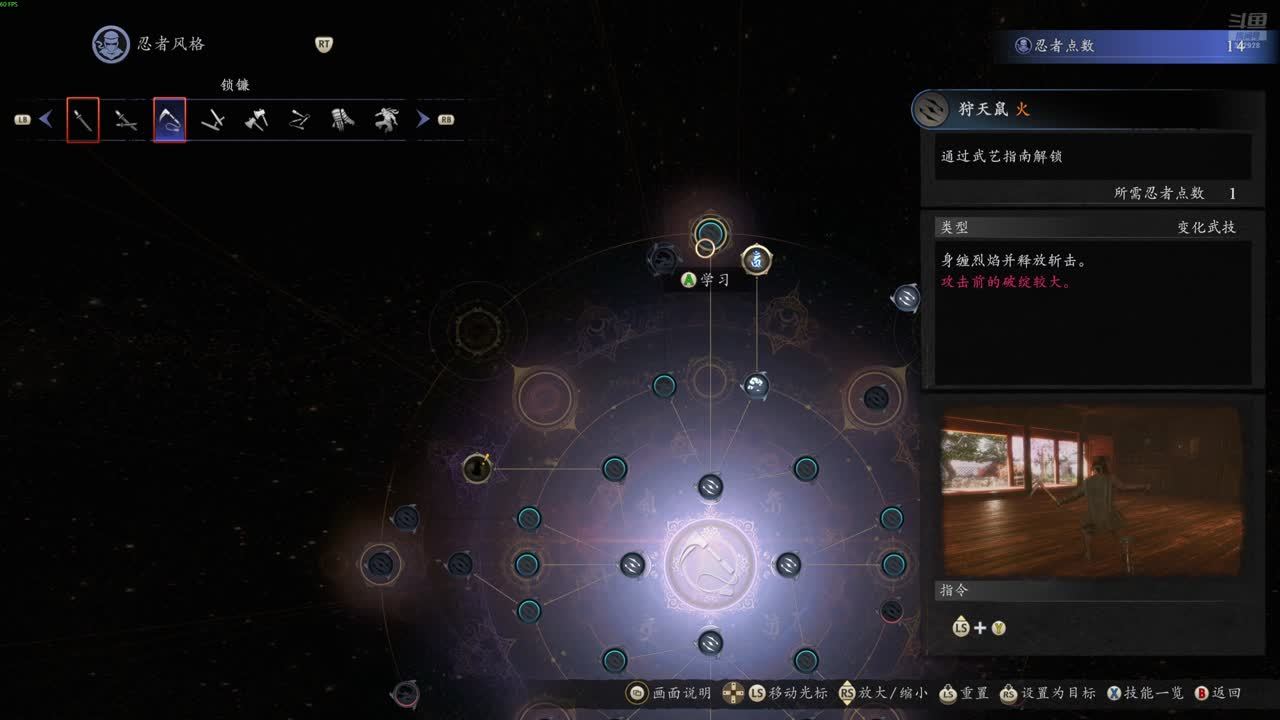Pick the white cloud skill node
The image size is (1280, 720).
756,385
